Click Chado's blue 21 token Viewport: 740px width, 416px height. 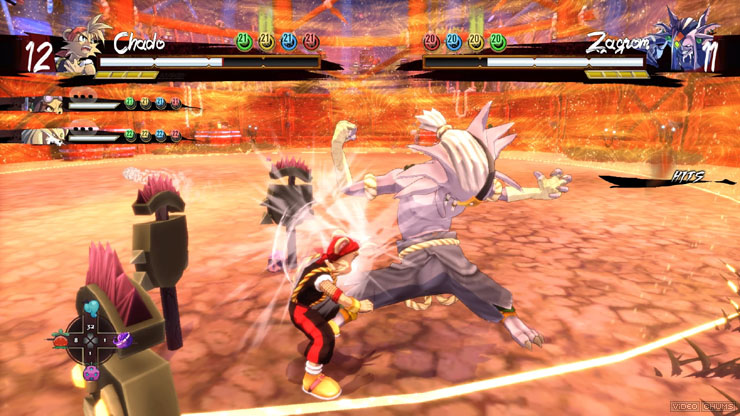tap(289, 41)
